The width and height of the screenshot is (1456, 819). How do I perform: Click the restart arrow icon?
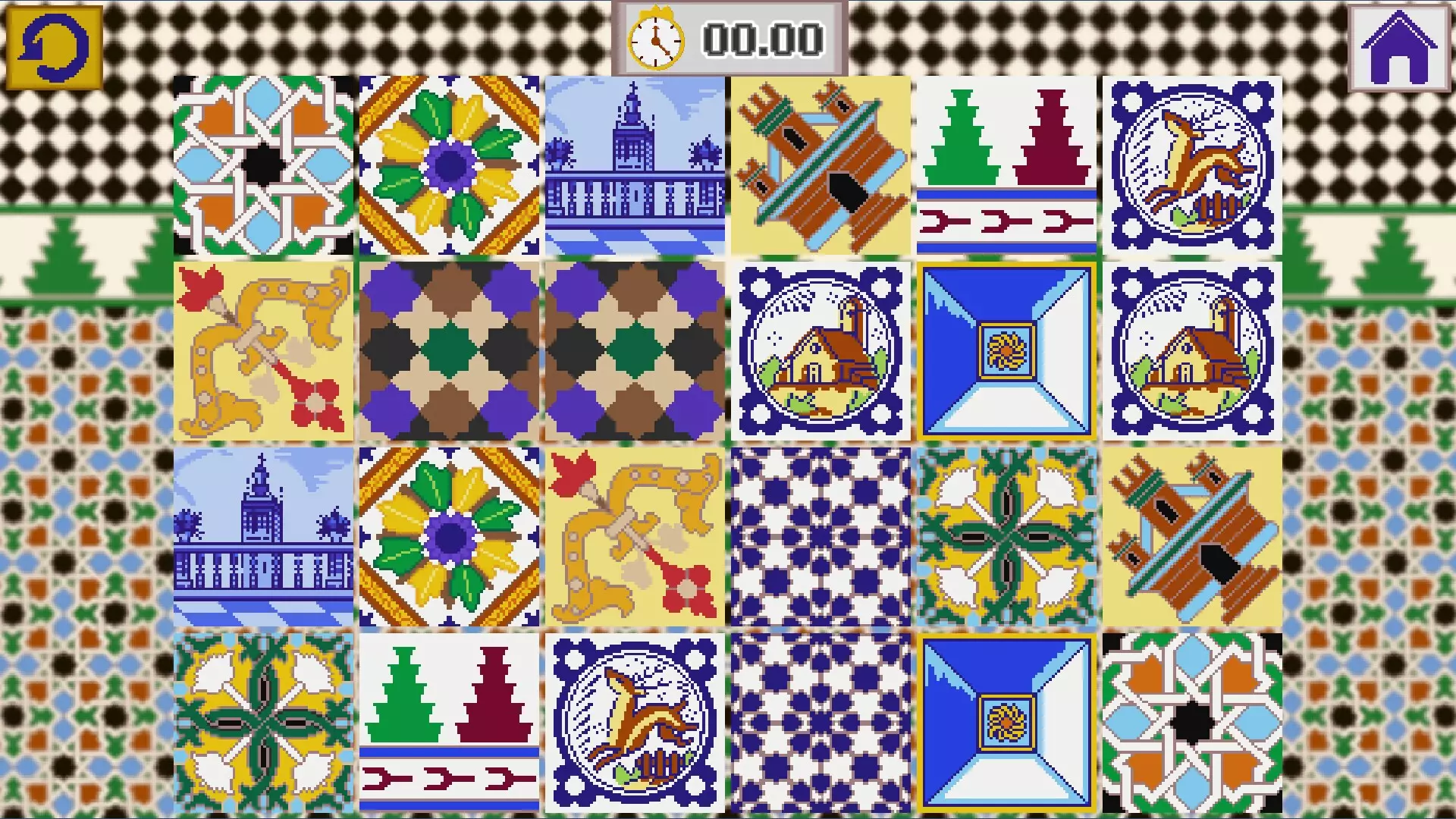pos(53,45)
